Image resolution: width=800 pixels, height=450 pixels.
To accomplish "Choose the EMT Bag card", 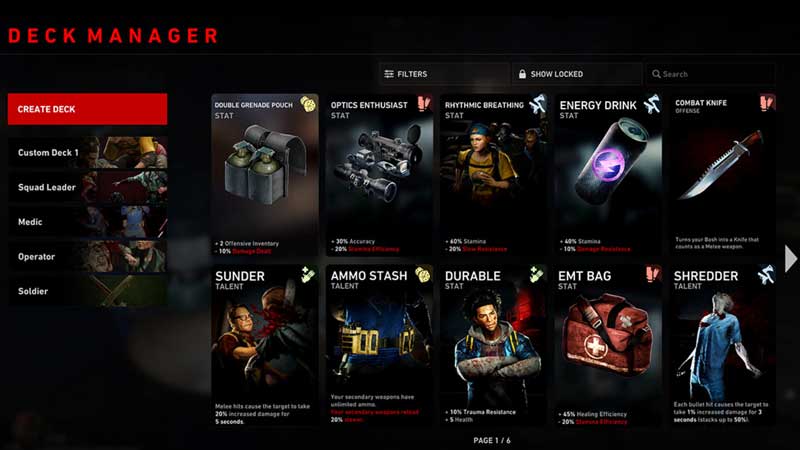I will (608, 344).
